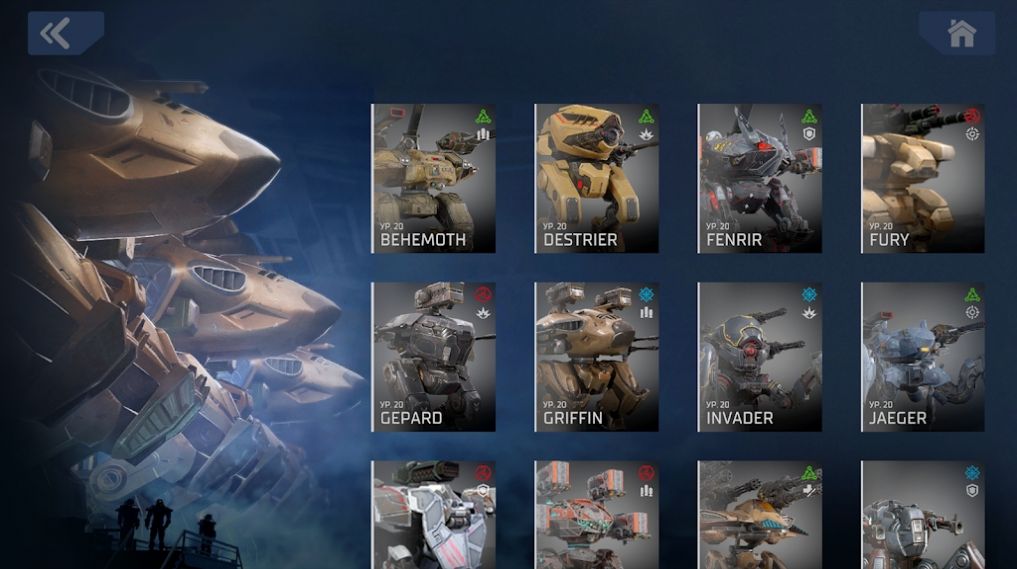The width and height of the screenshot is (1017, 569).
Task: Pick the Fury robot card
Action: (922, 178)
